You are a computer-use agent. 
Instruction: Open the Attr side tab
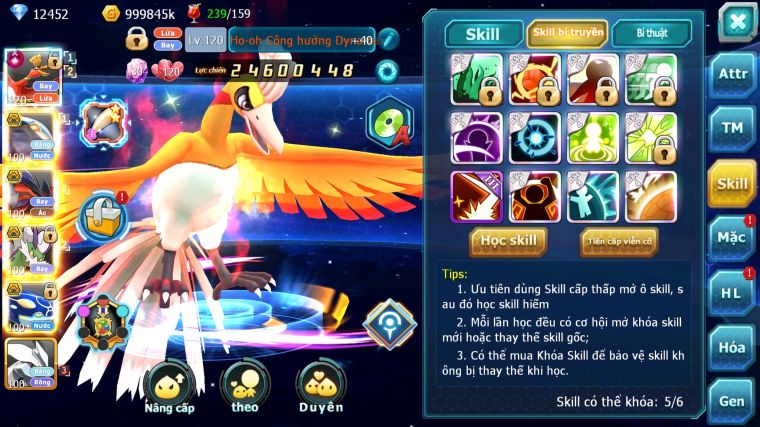pyautogui.click(x=732, y=76)
